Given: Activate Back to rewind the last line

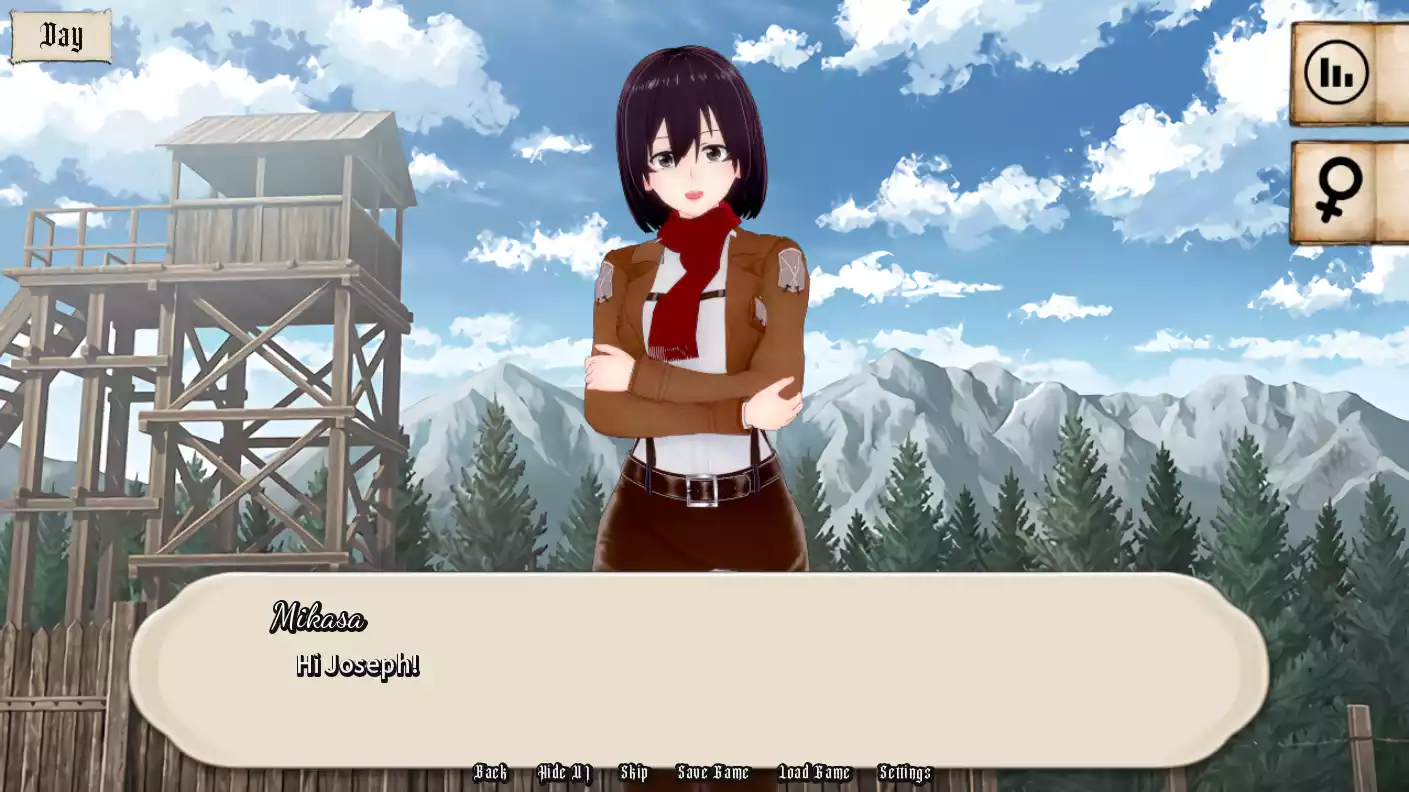Looking at the screenshot, I should click(x=491, y=772).
